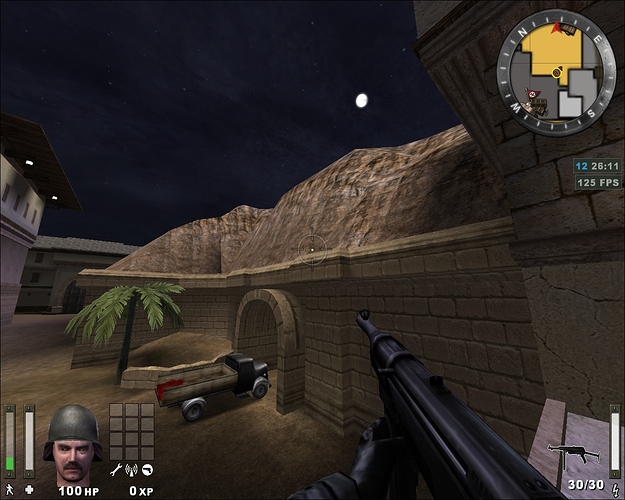Click the lightning bolt charge icon
625x500 pixels.
coord(614,488)
